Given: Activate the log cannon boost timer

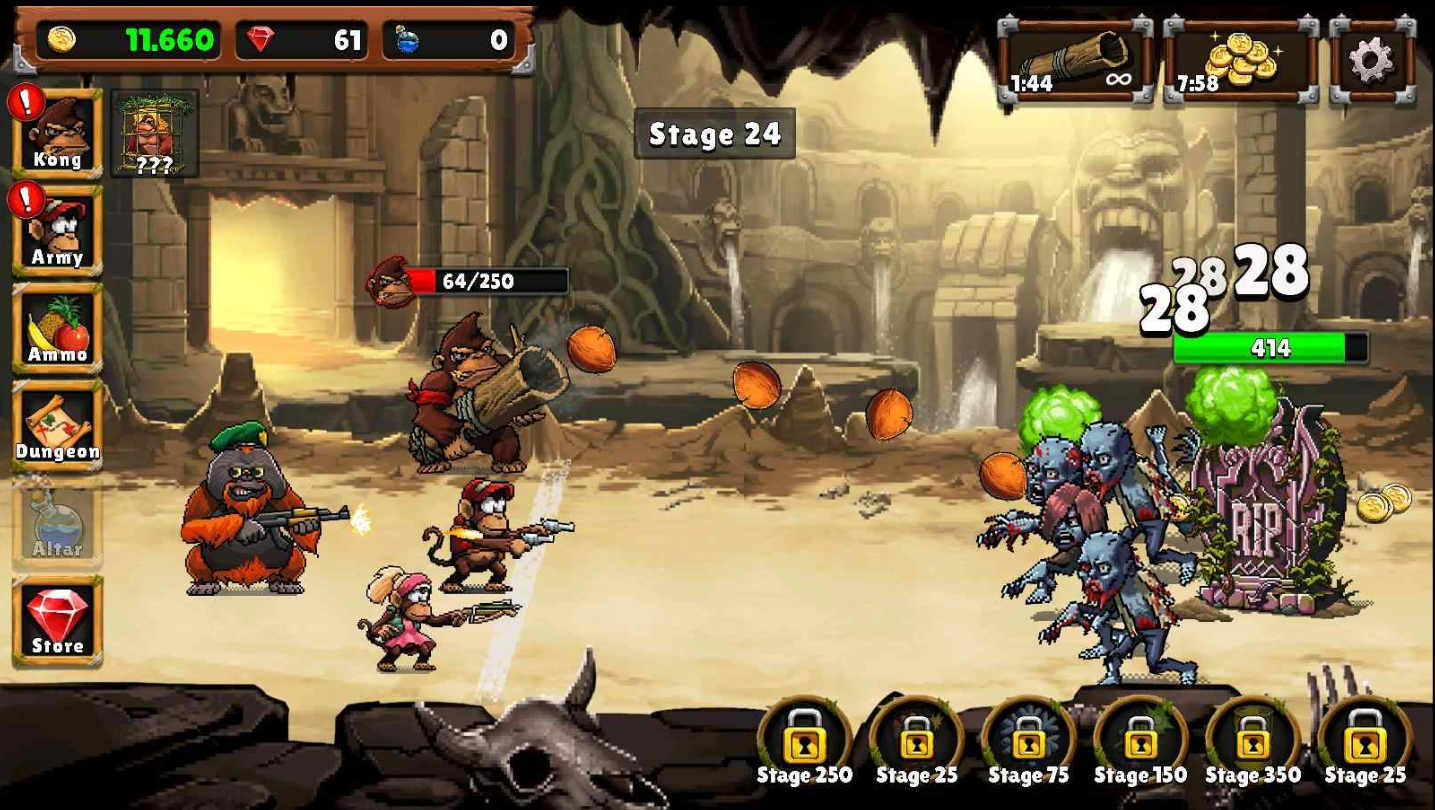Looking at the screenshot, I should click(x=1076, y=62).
